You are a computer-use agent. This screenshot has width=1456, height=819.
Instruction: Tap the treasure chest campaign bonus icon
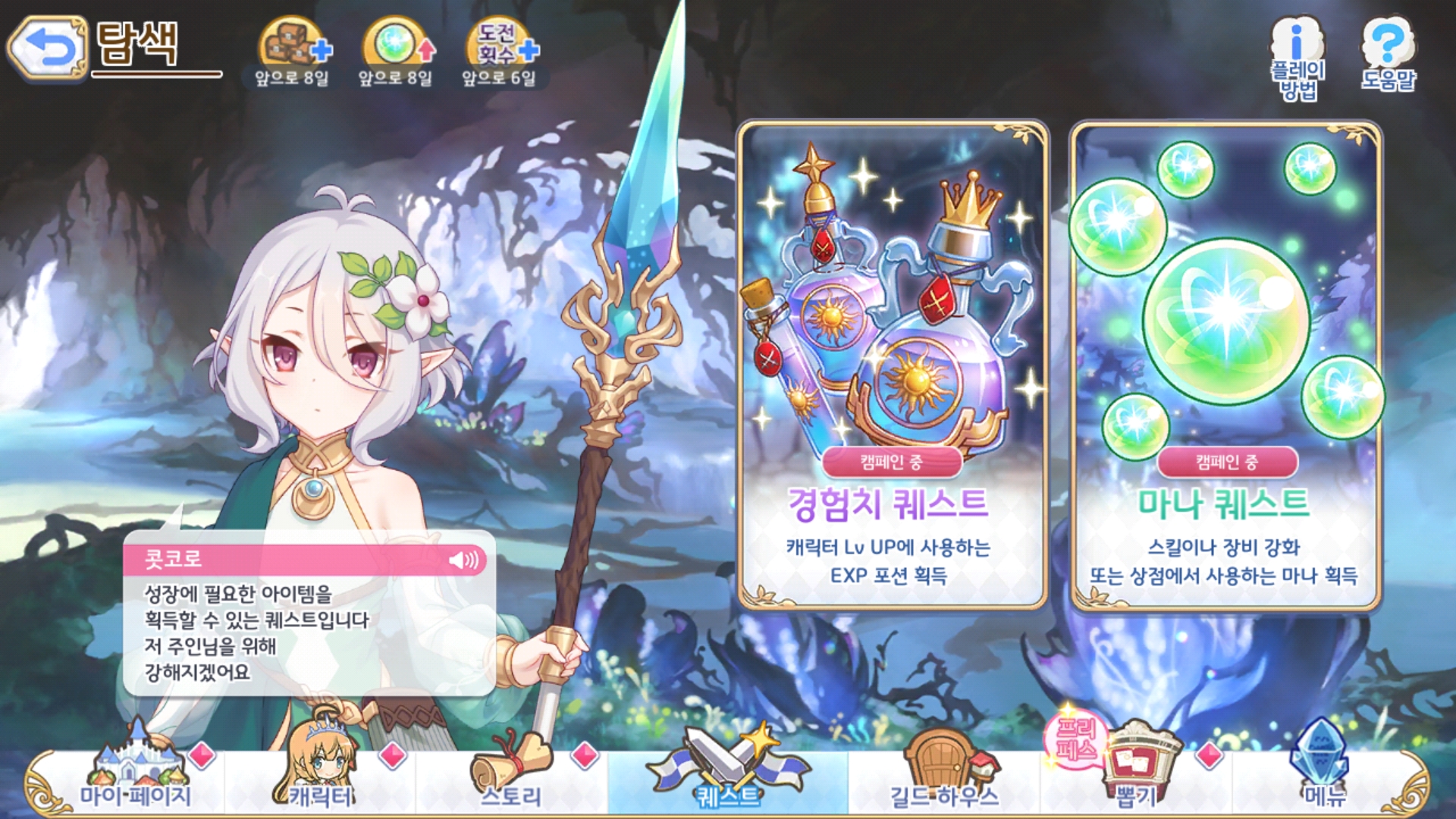[292, 47]
